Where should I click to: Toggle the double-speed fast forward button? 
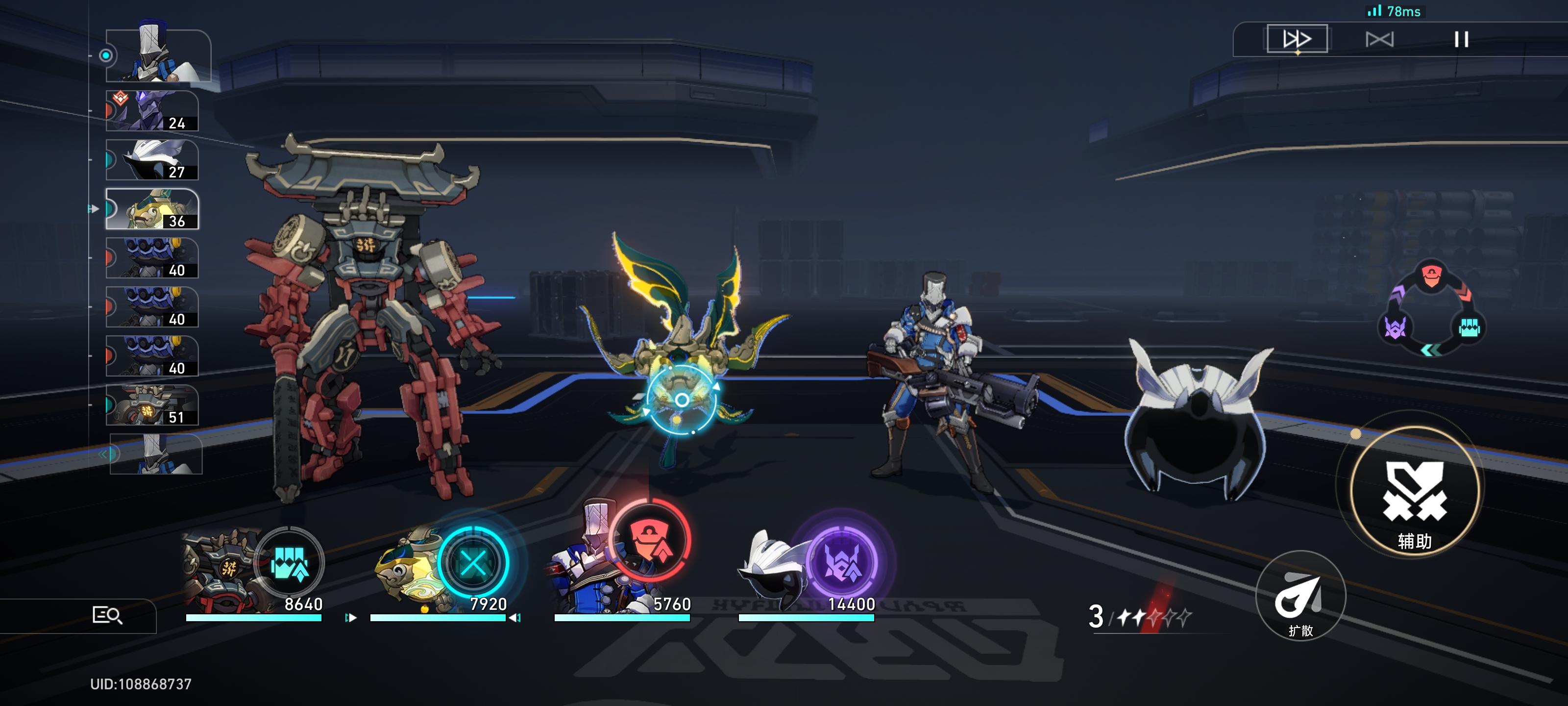[1297, 39]
